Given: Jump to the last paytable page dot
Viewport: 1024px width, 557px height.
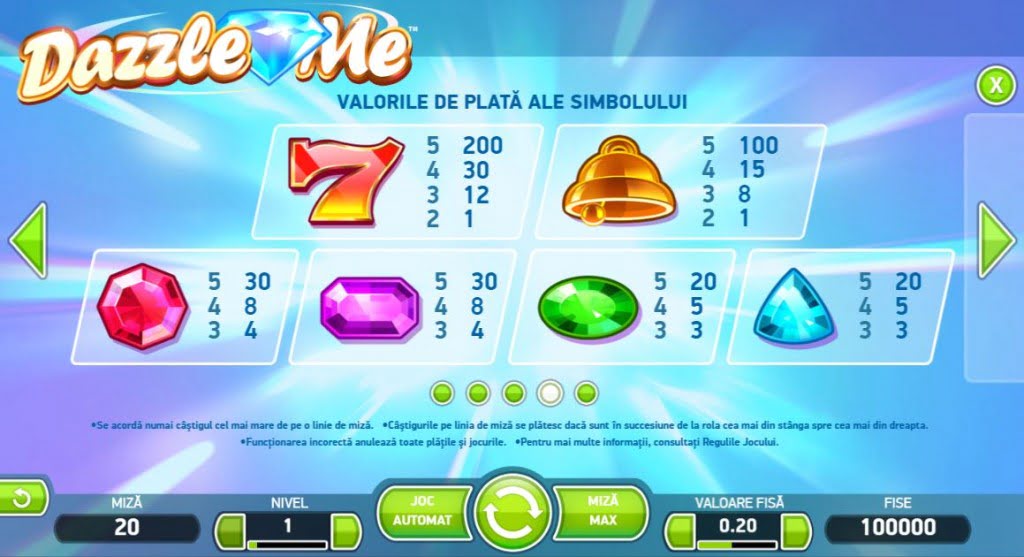Looking at the screenshot, I should coord(587,392).
